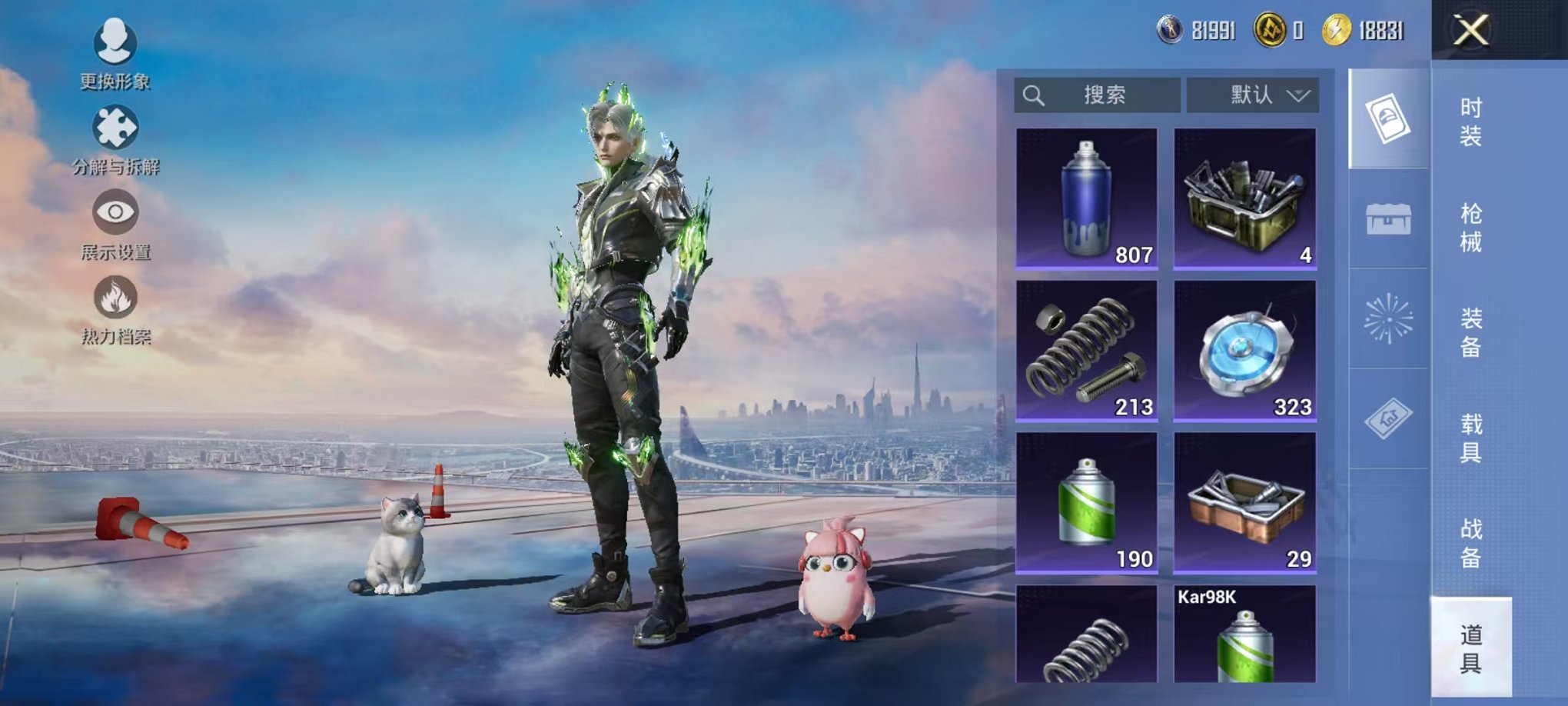This screenshot has height=706, width=1568.
Task: Open 热力档案 heat archive
Action: (115, 309)
